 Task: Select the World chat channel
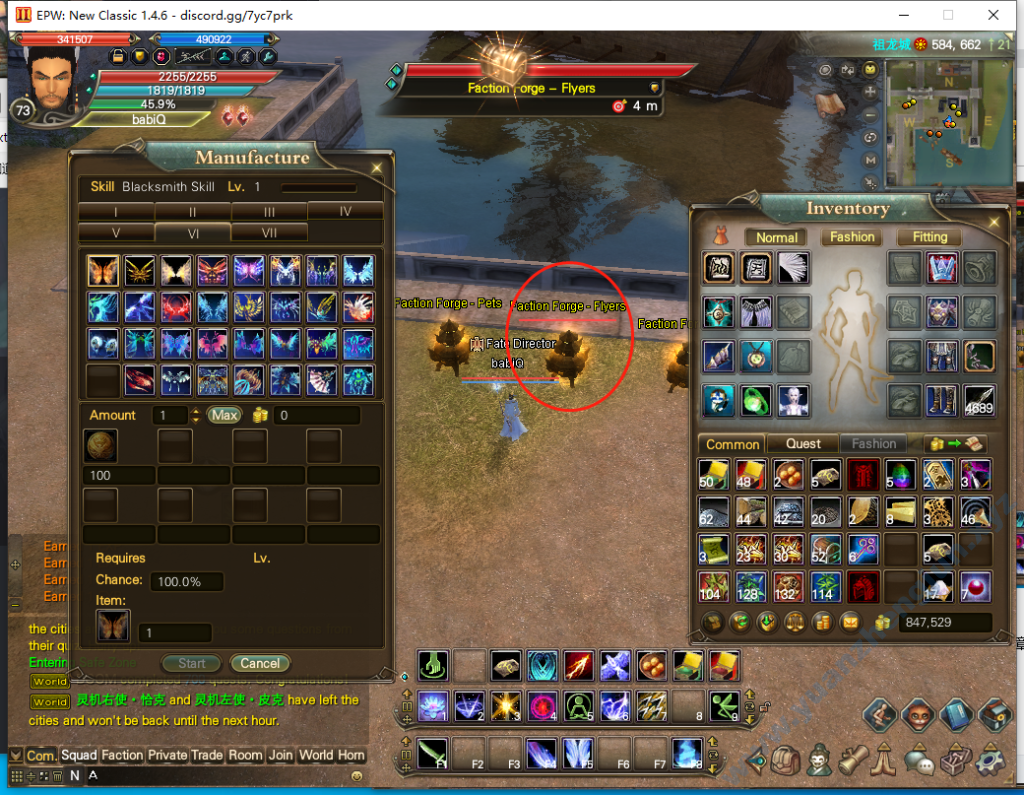click(x=316, y=755)
